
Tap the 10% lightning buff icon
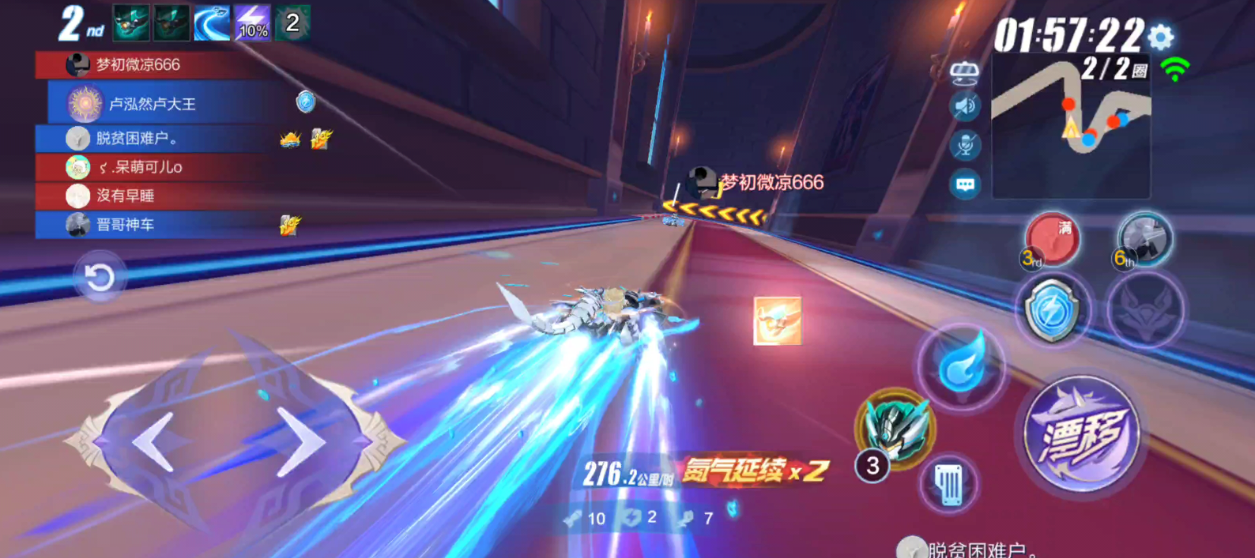coord(252,23)
